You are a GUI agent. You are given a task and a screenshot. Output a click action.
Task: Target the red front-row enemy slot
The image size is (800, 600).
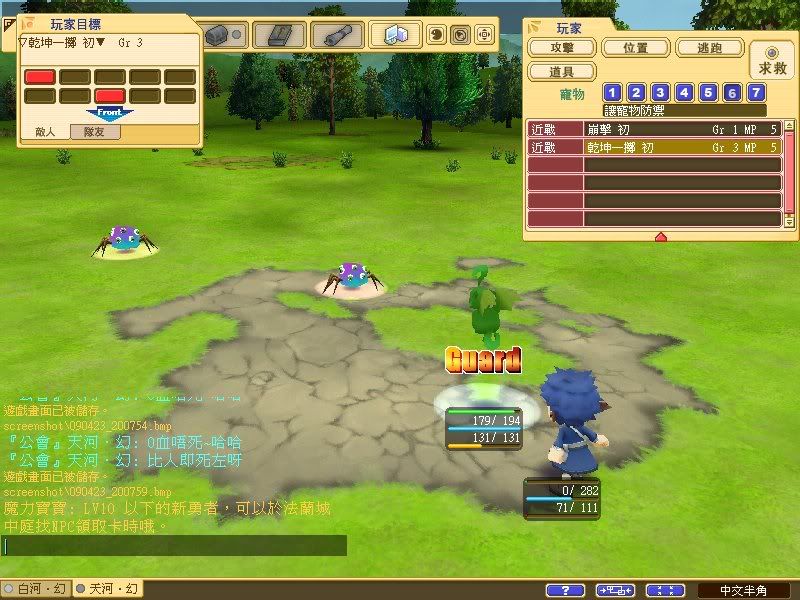110,96
